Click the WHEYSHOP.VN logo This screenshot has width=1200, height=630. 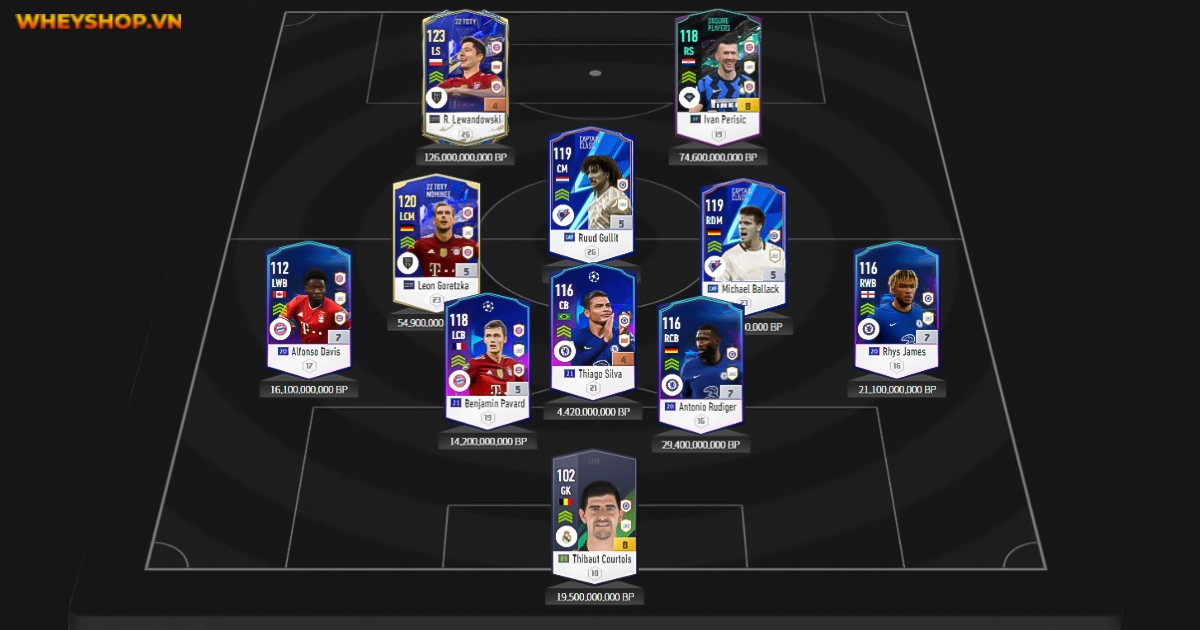(x=98, y=21)
